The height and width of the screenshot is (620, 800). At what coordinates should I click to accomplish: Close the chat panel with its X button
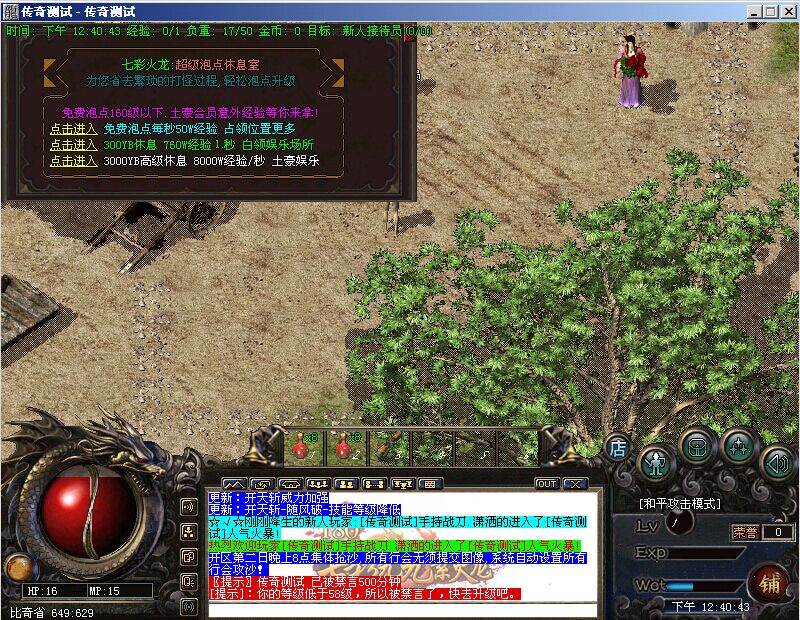pos(573,484)
